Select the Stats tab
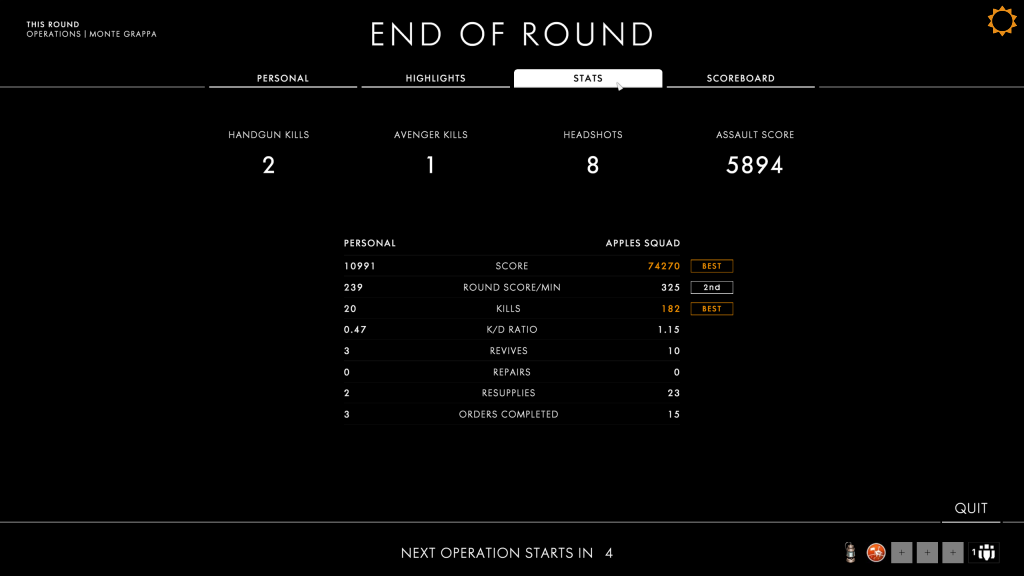 point(588,78)
